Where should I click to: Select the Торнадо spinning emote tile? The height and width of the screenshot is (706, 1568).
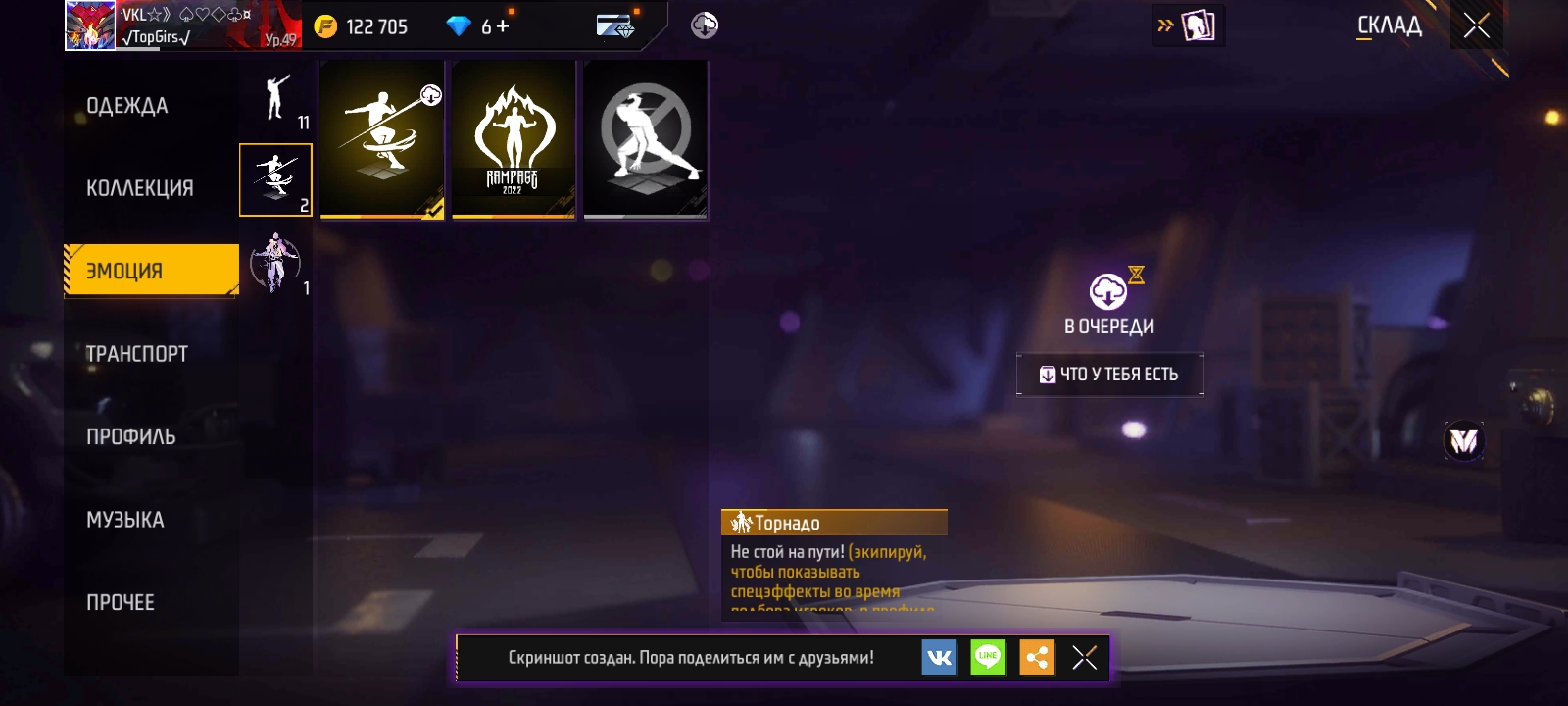(382, 139)
